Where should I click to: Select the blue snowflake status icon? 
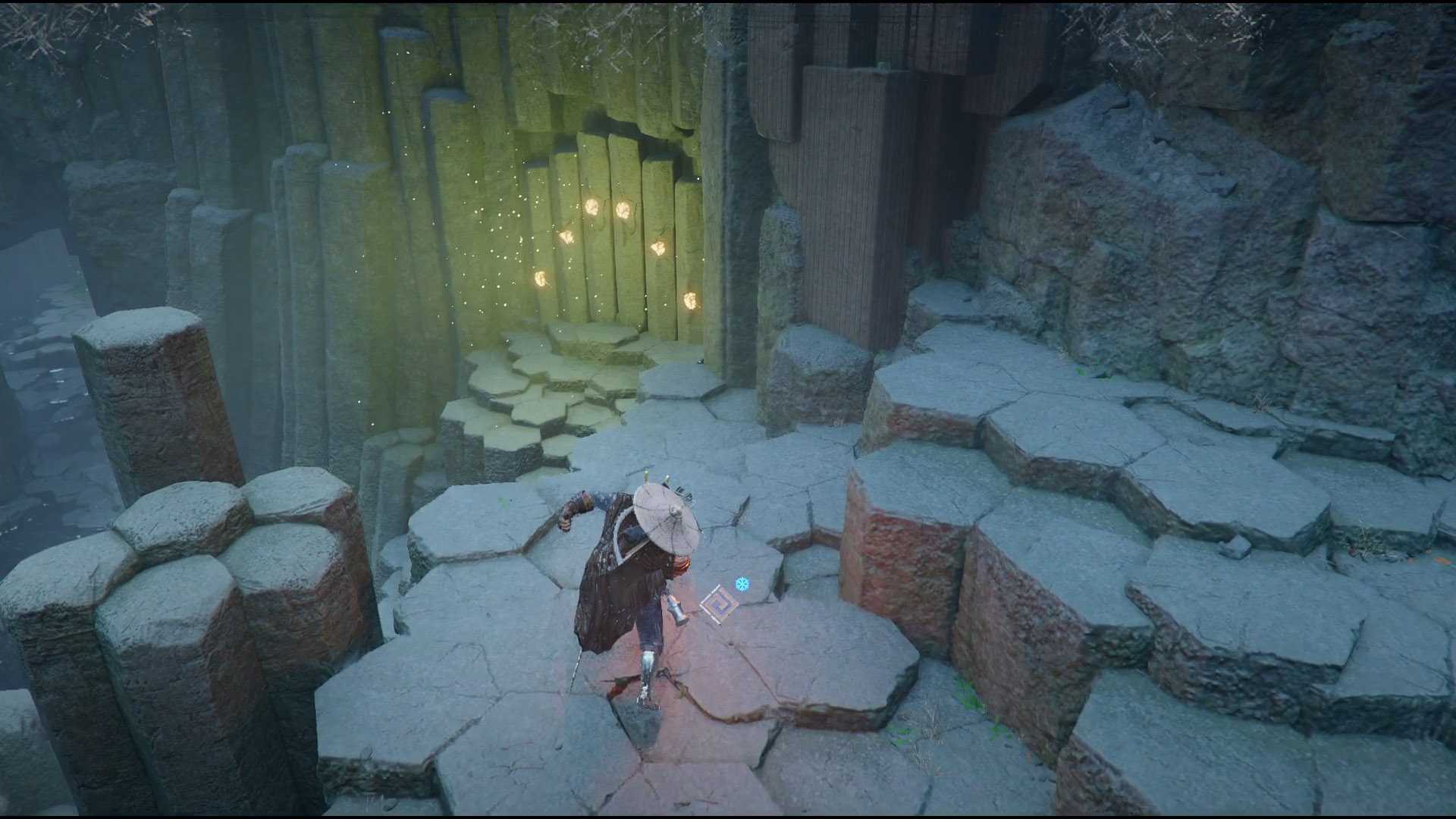point(742,584)
